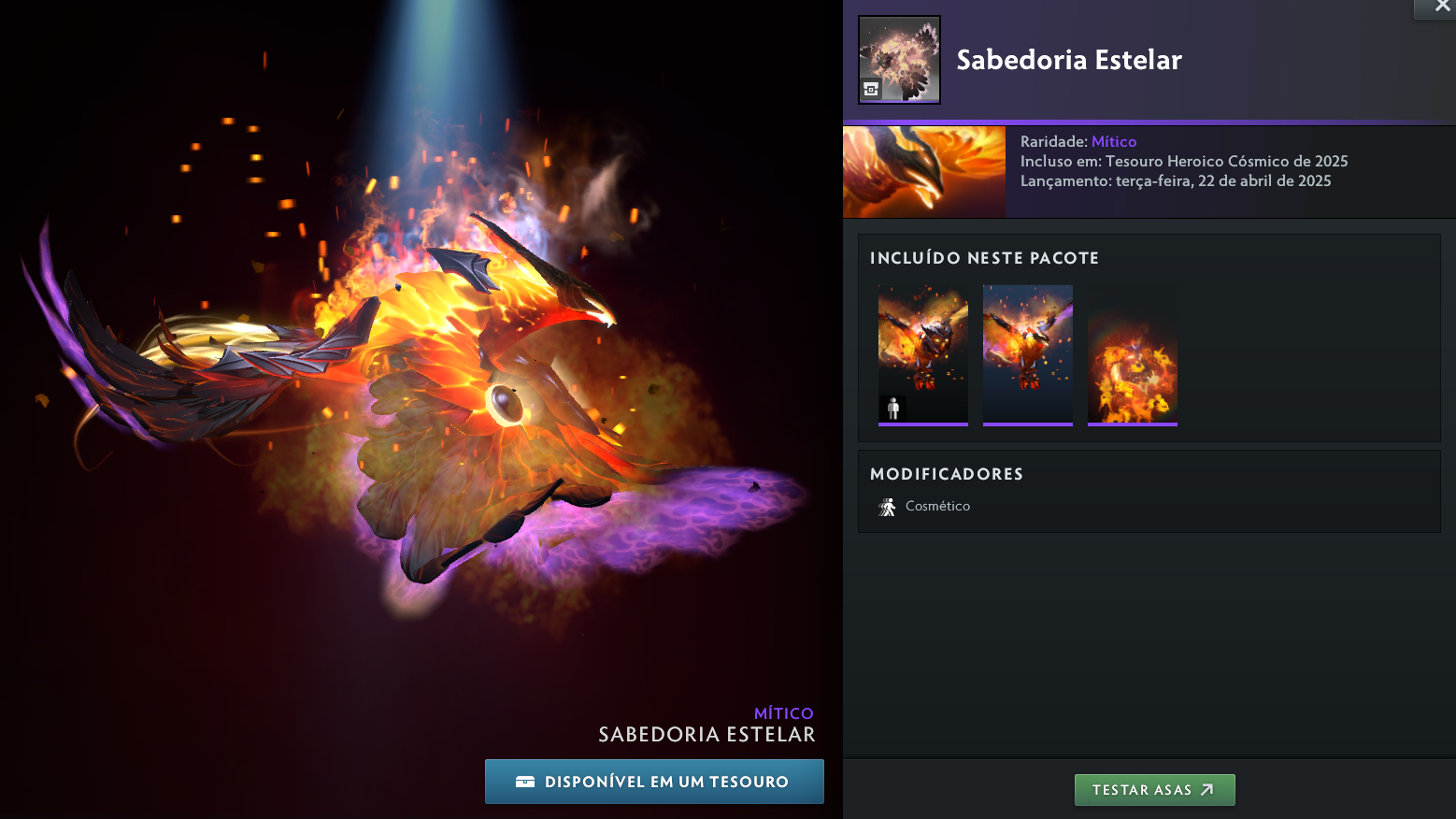Viewport: 1456px width, 819px height.
Task: Open the Testar Asas demo
Action: 1154,790
